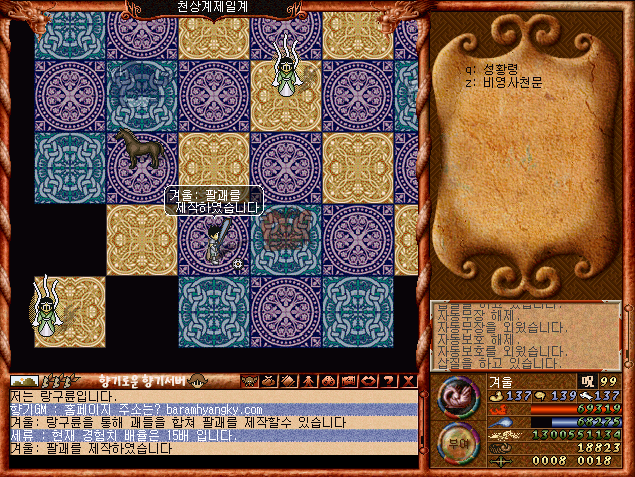Click the lips-shaped chat toolbar button
Screen dimensions: 635x477
(x=368, y=381)
